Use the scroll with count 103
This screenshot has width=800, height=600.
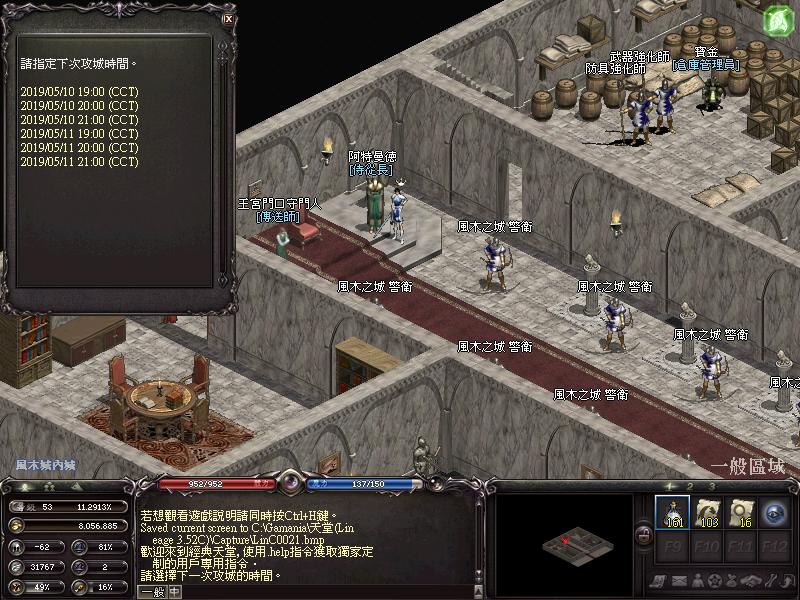(707, 512)
